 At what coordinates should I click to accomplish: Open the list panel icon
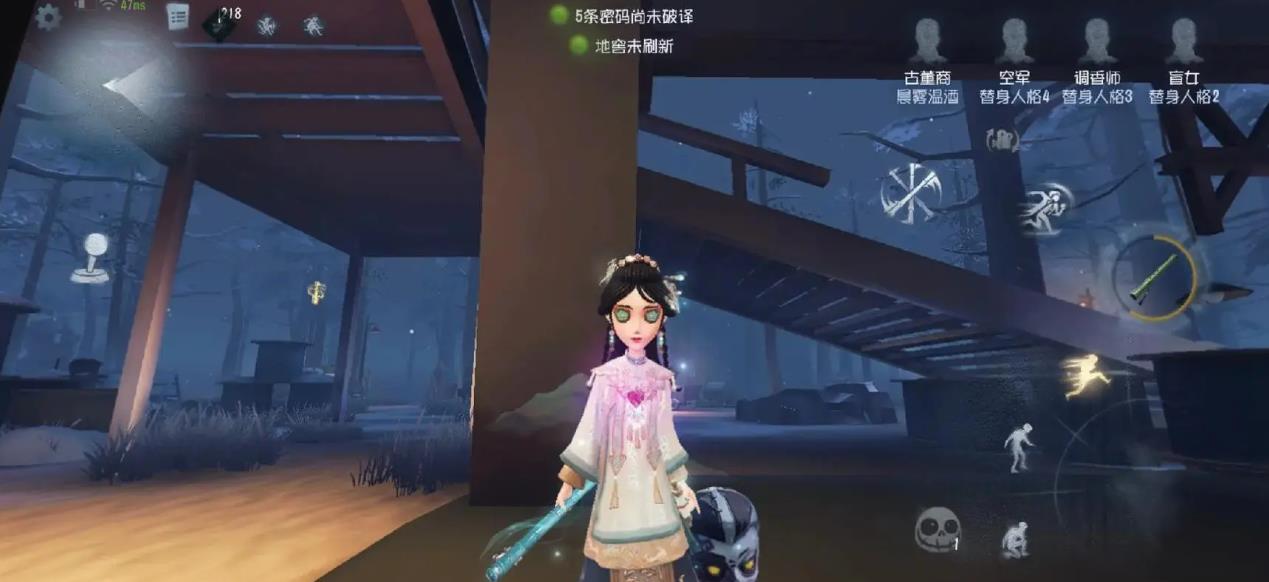(177, 16)
